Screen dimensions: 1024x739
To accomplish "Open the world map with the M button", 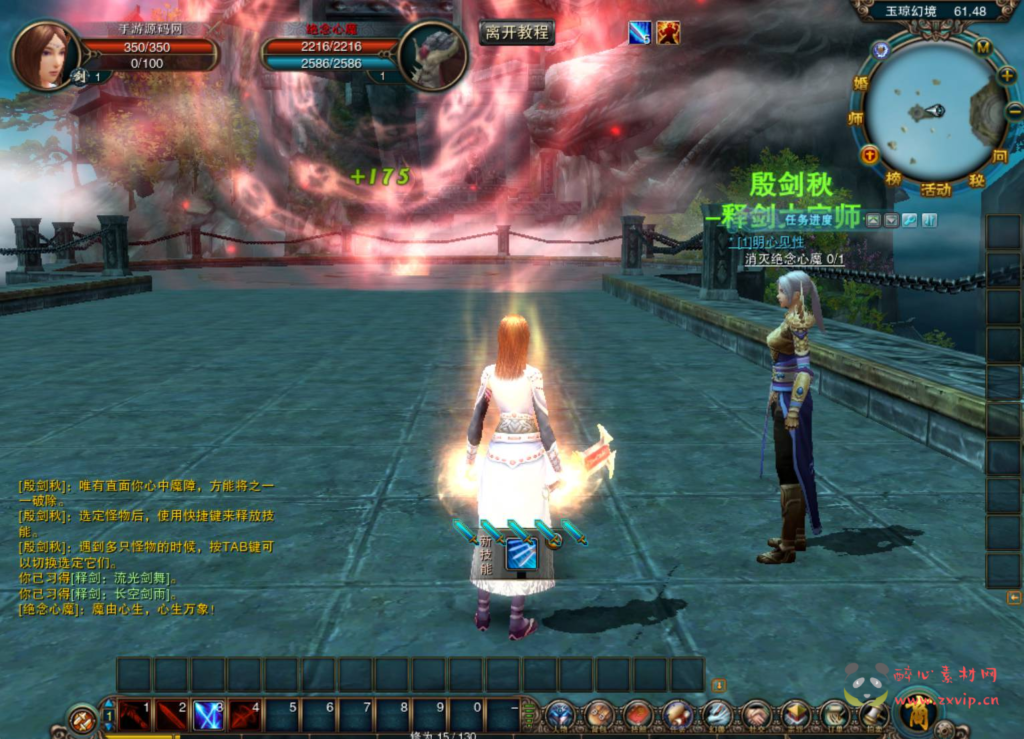I will 982,47.
